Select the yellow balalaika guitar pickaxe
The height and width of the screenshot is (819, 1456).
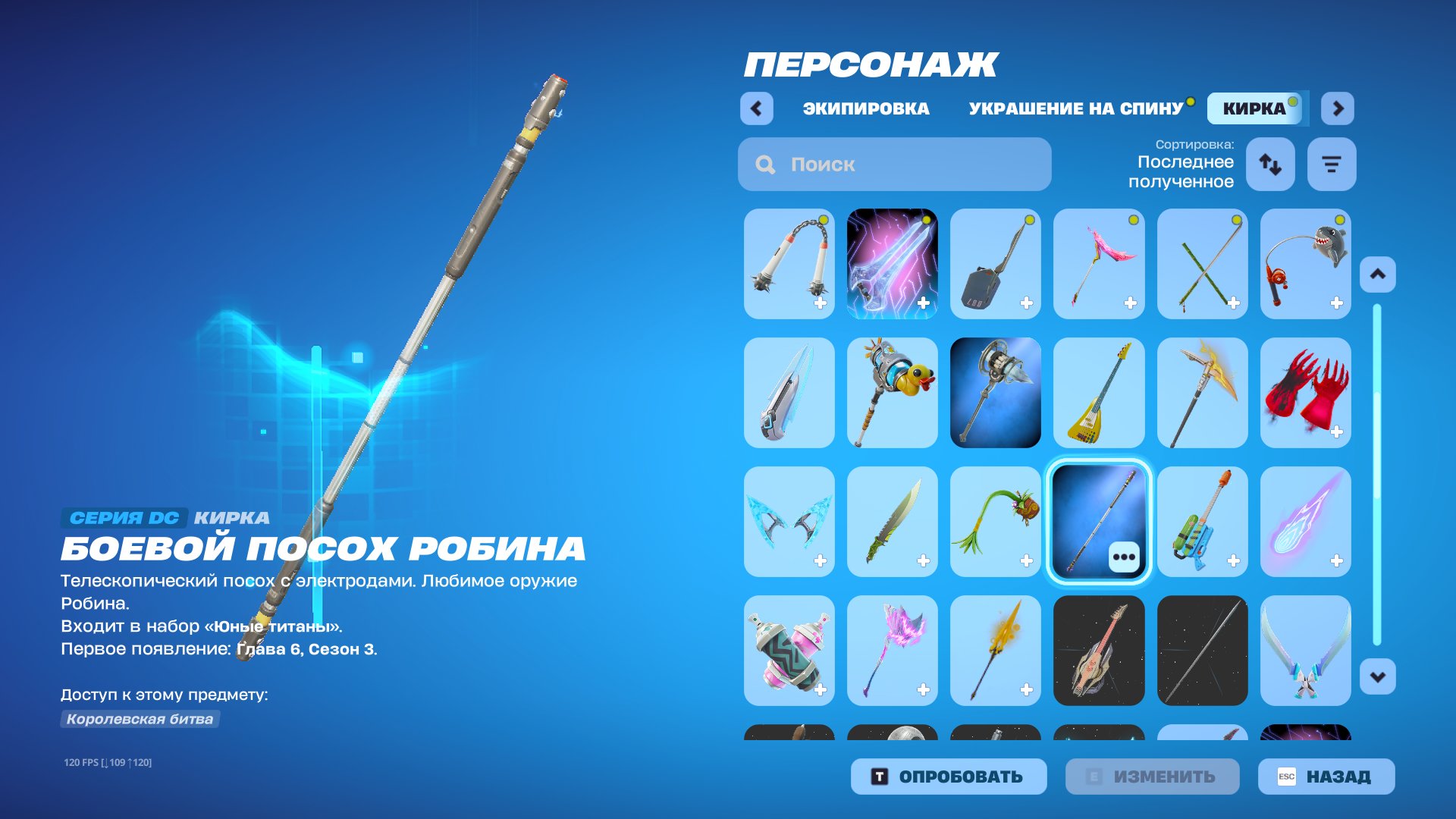1099,392
